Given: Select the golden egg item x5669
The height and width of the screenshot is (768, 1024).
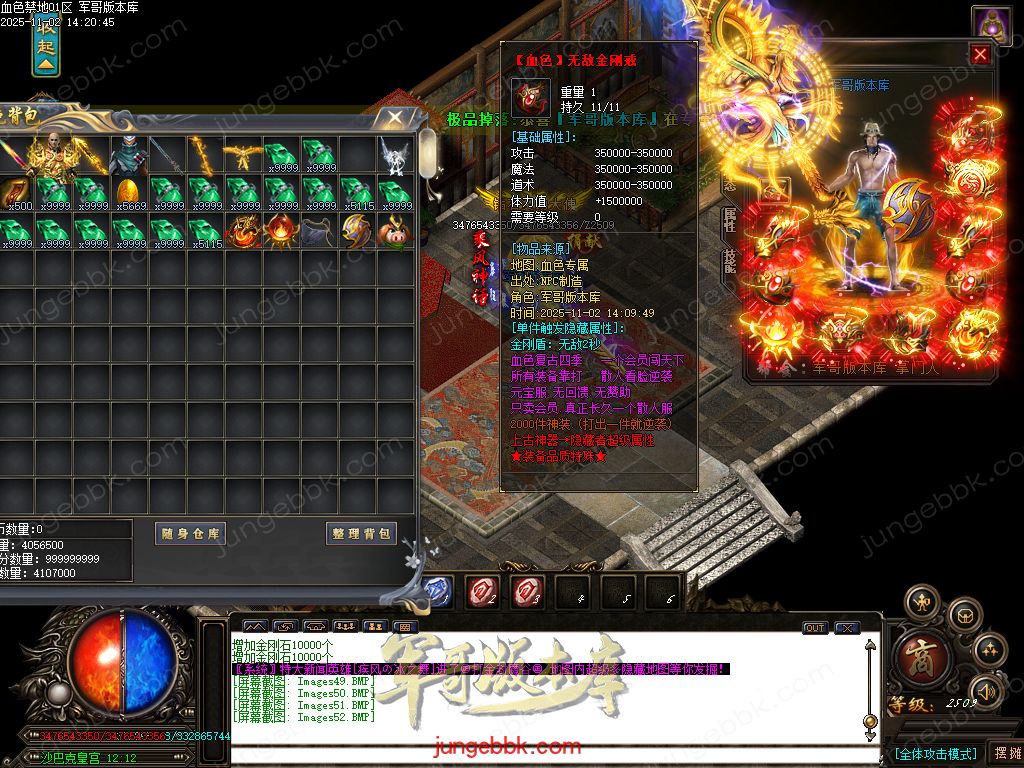Looking at the screenshot, I should tap(130, 191).
